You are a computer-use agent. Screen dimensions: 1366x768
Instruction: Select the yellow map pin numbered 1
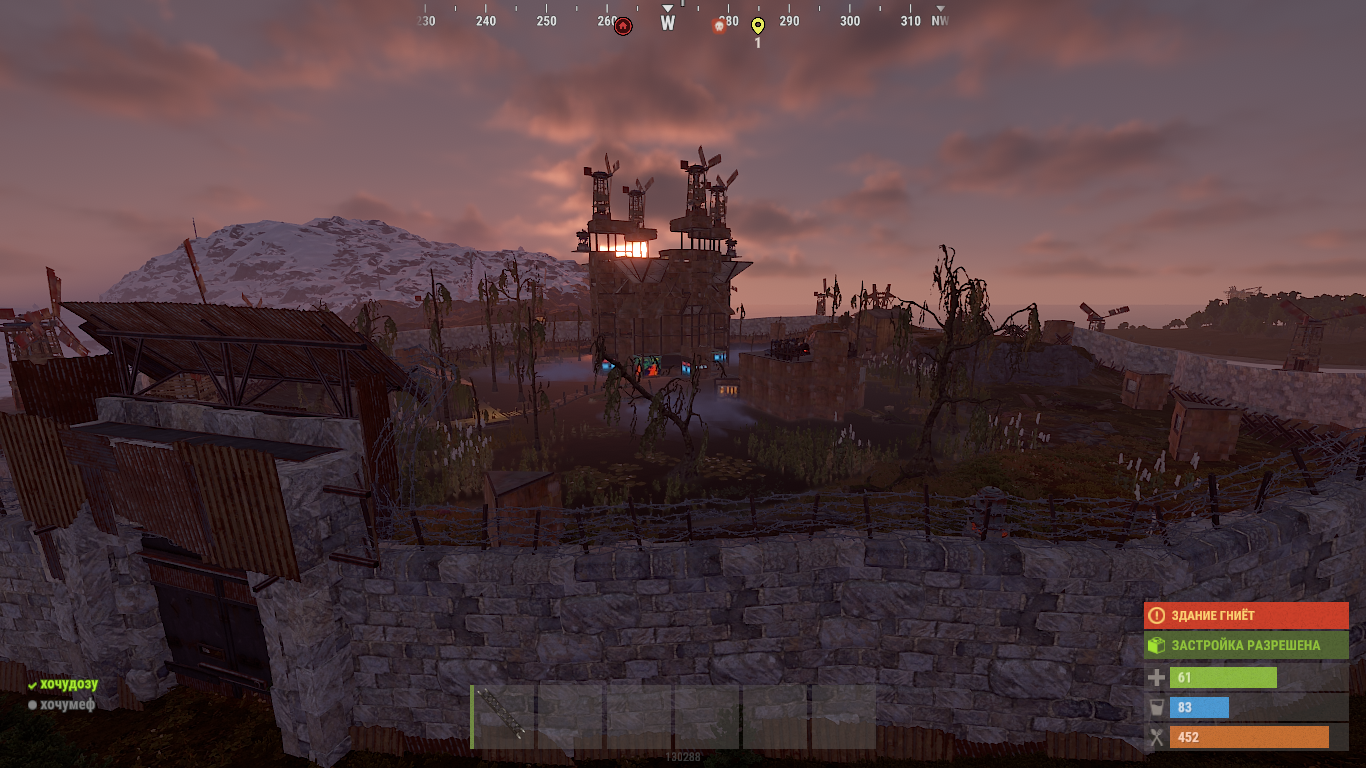758,26
